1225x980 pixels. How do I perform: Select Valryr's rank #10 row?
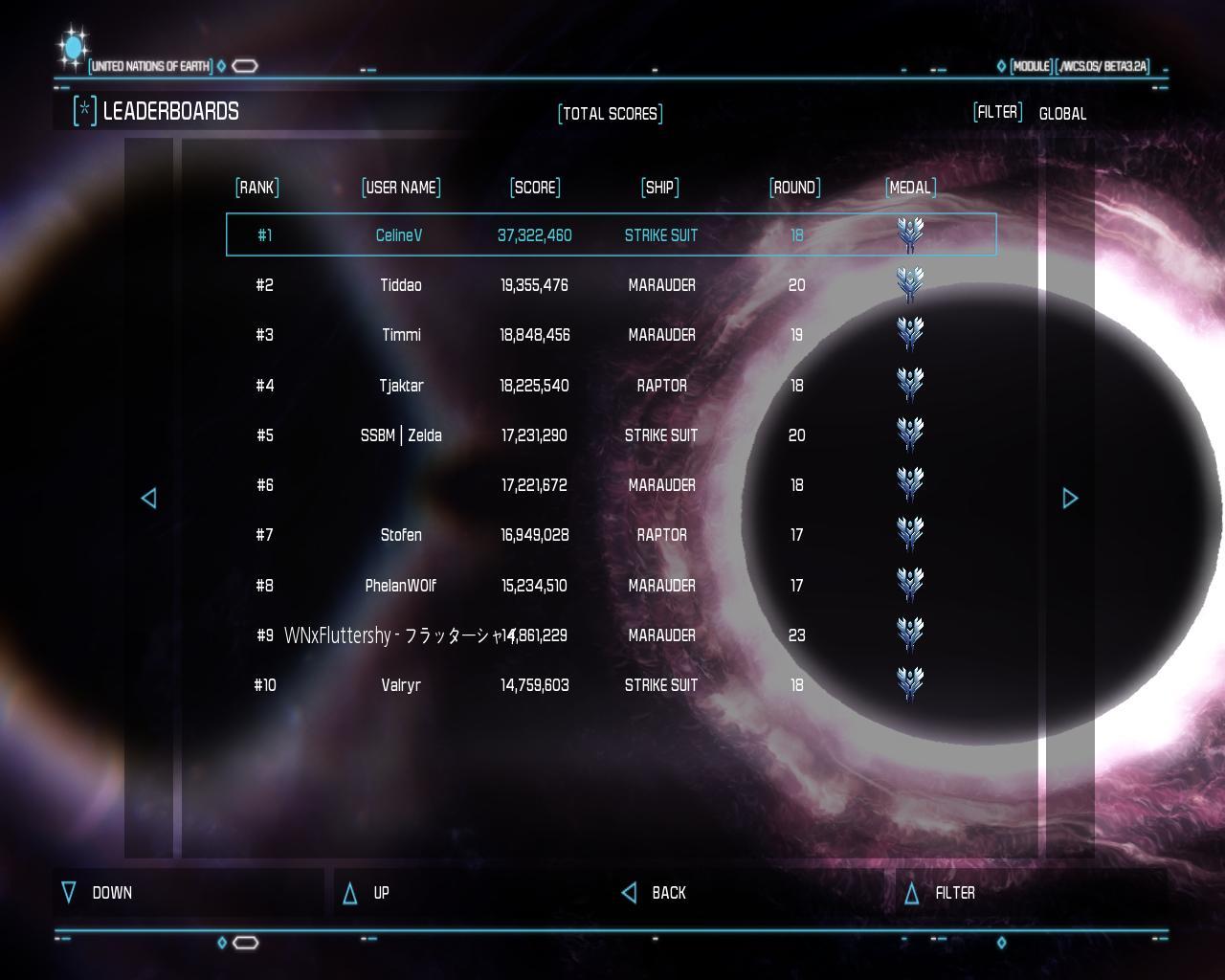coord(611,685)
